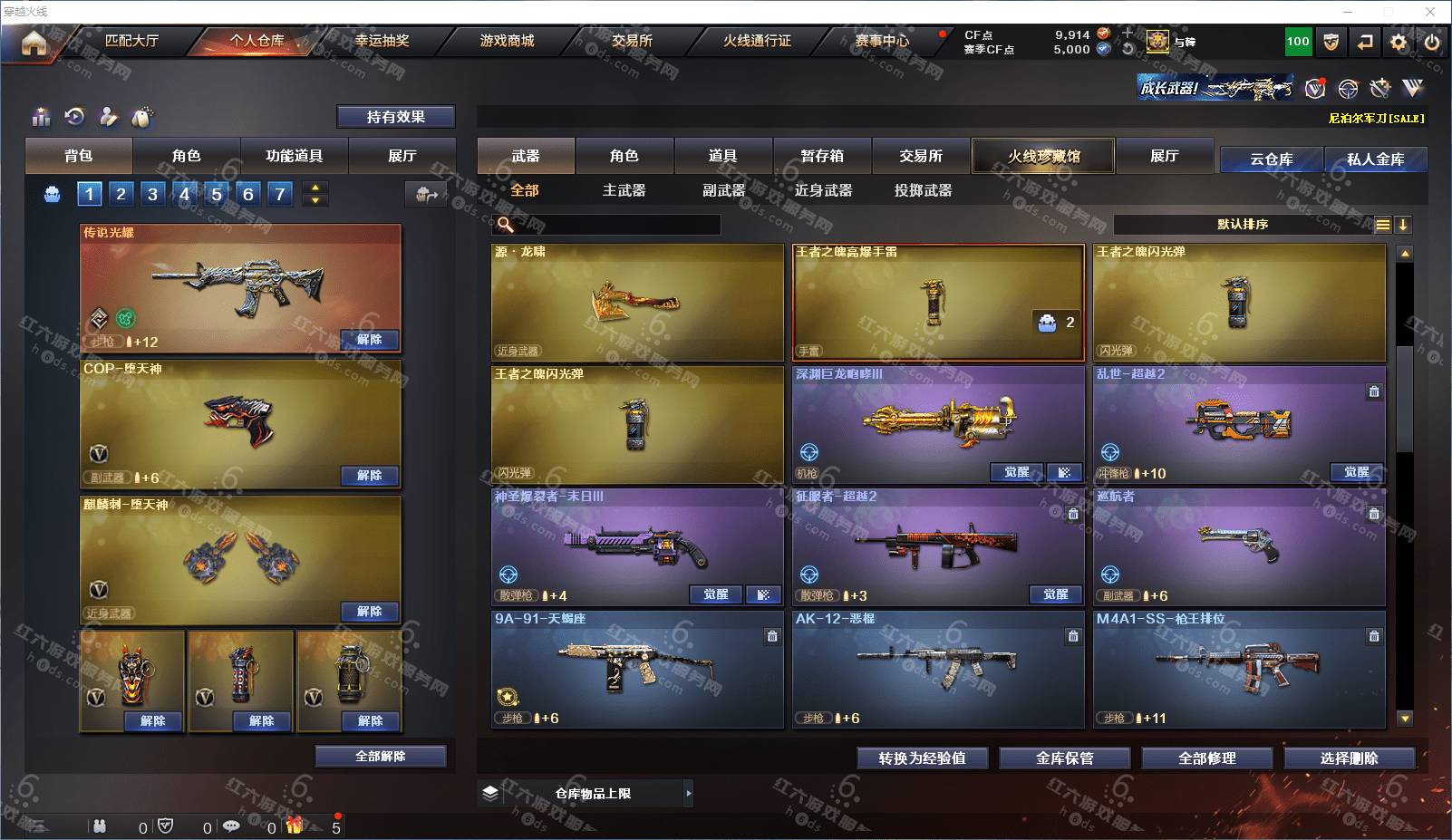The image size is (1452, 840).
Task: Open the 私人金库 vault tab
Action: pyautogui.click(x=1375, y=159)
